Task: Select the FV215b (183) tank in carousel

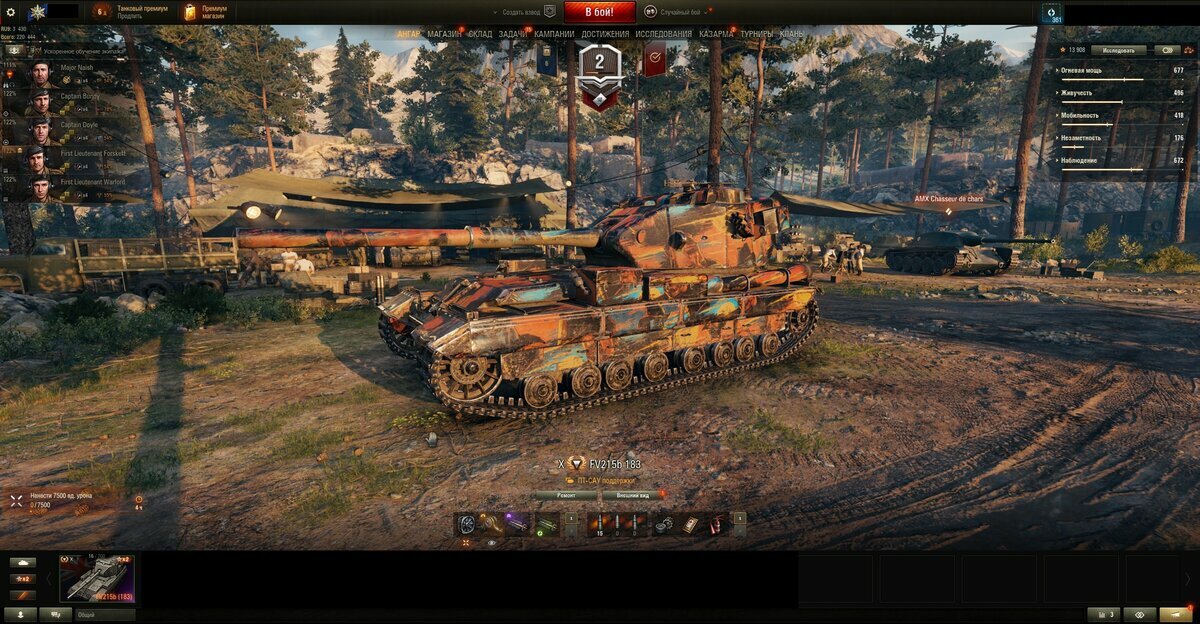Action: pos(97,579)
